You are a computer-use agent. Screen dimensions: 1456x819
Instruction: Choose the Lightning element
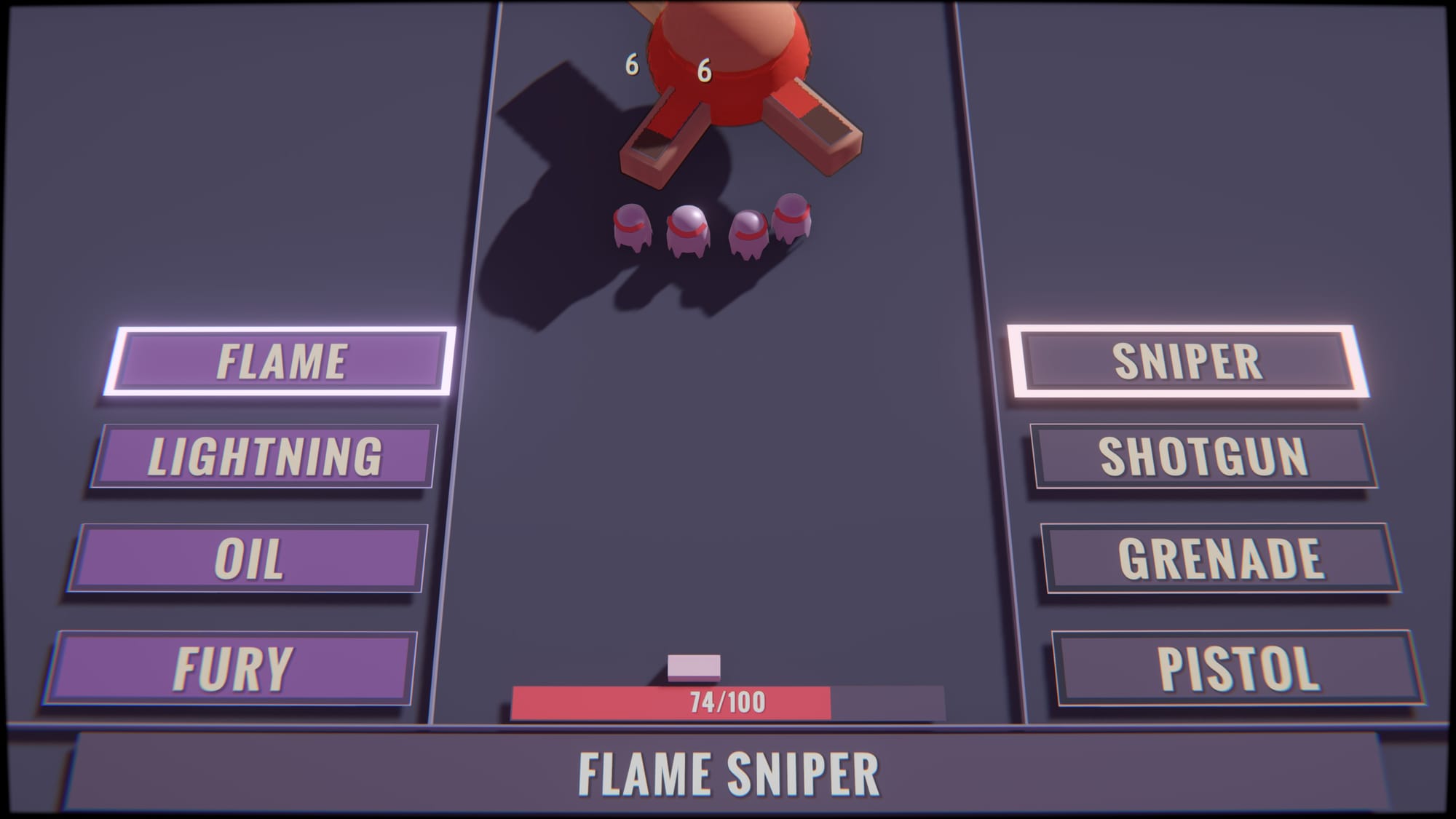point(264,456)
